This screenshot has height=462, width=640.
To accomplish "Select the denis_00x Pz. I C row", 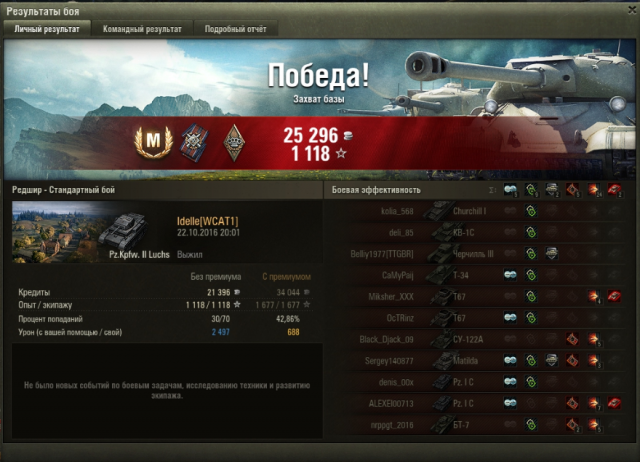I will point(480,382).
